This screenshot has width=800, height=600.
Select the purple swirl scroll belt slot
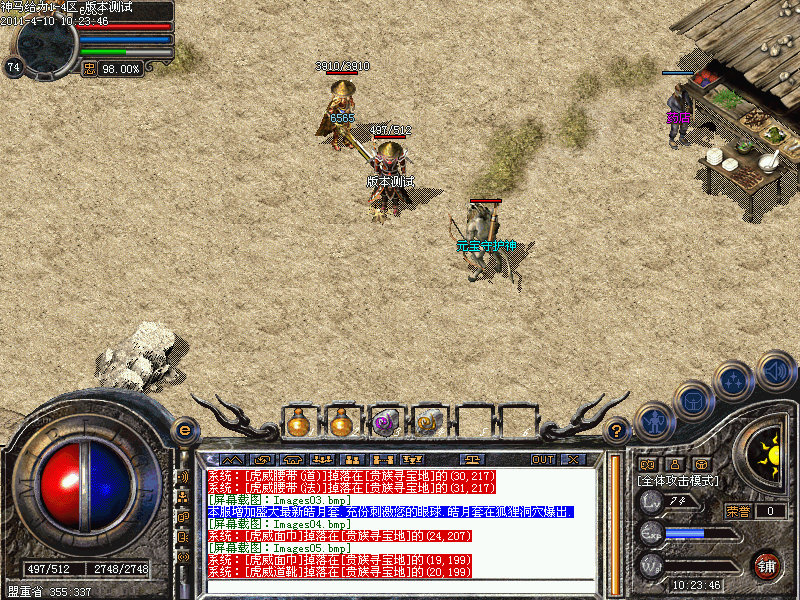385,423
